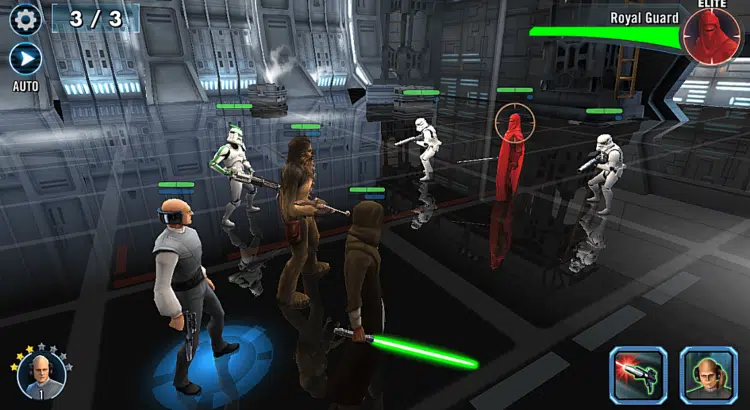
Task: Open the settings gear menu
Action: 24,18
